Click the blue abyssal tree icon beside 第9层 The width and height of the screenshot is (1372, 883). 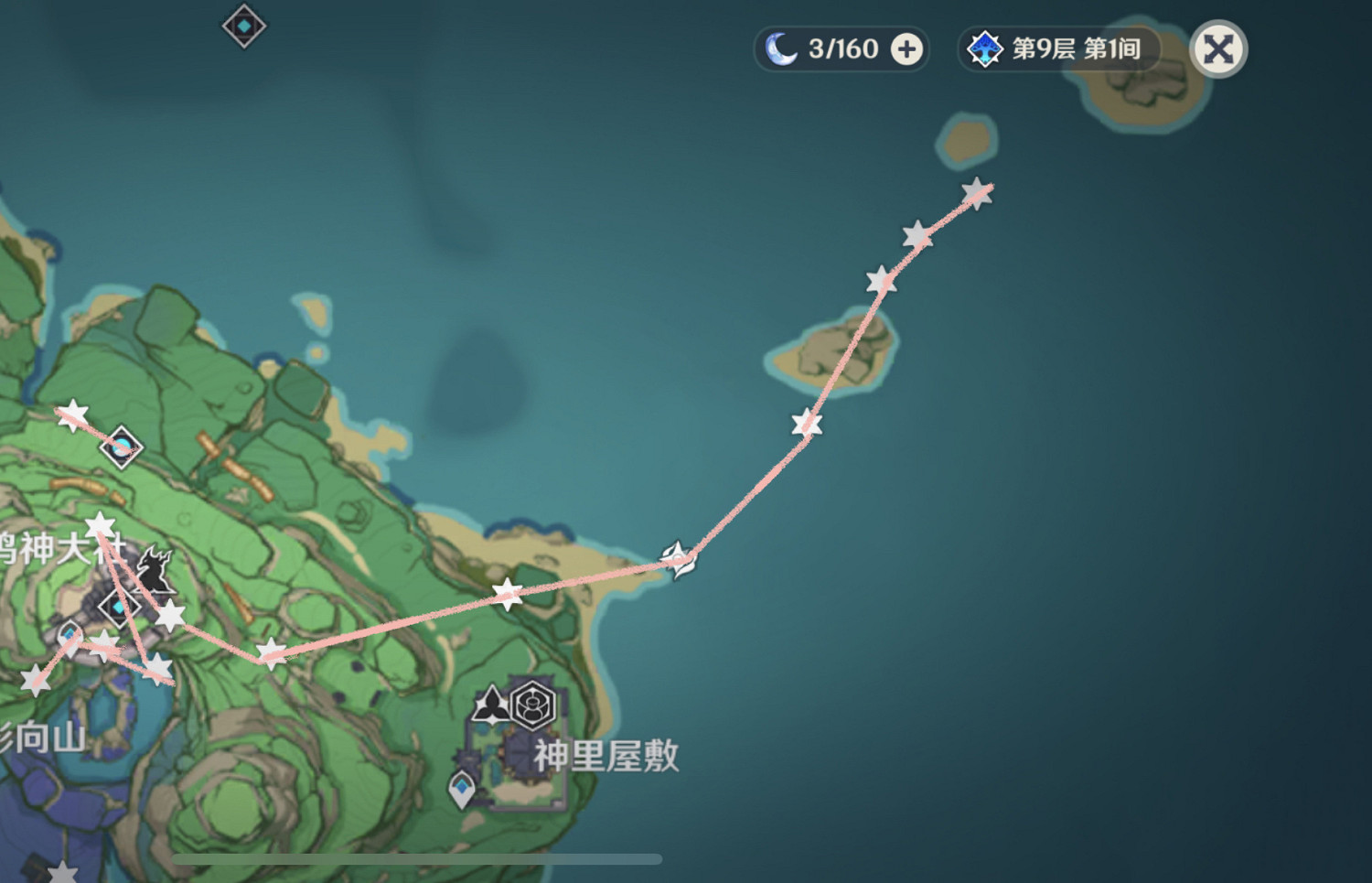click(x=985, y=49)
